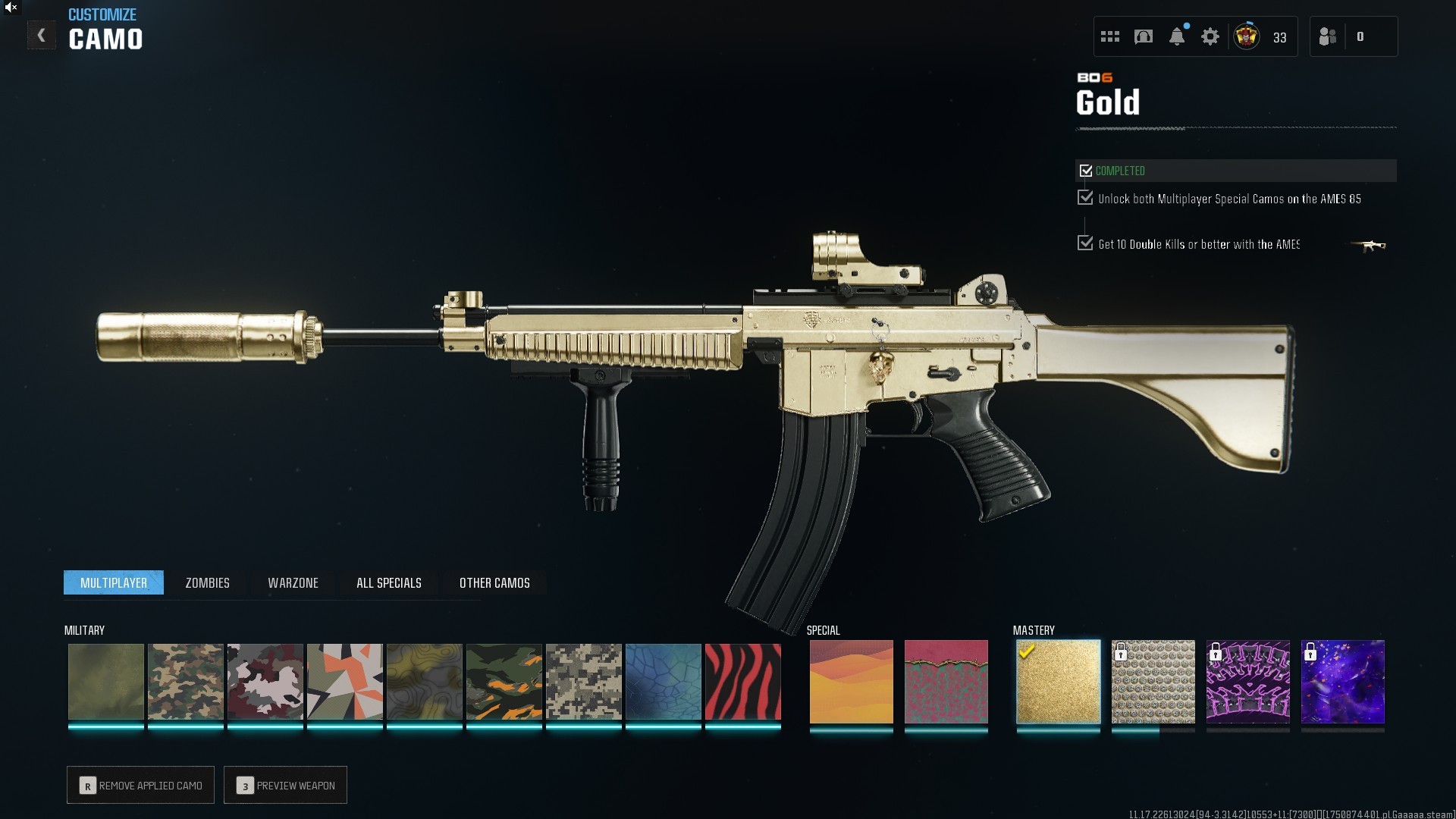Switch to the Zombies camo tab
This screenshot has height=819, width=1456.
coord(207,582)
